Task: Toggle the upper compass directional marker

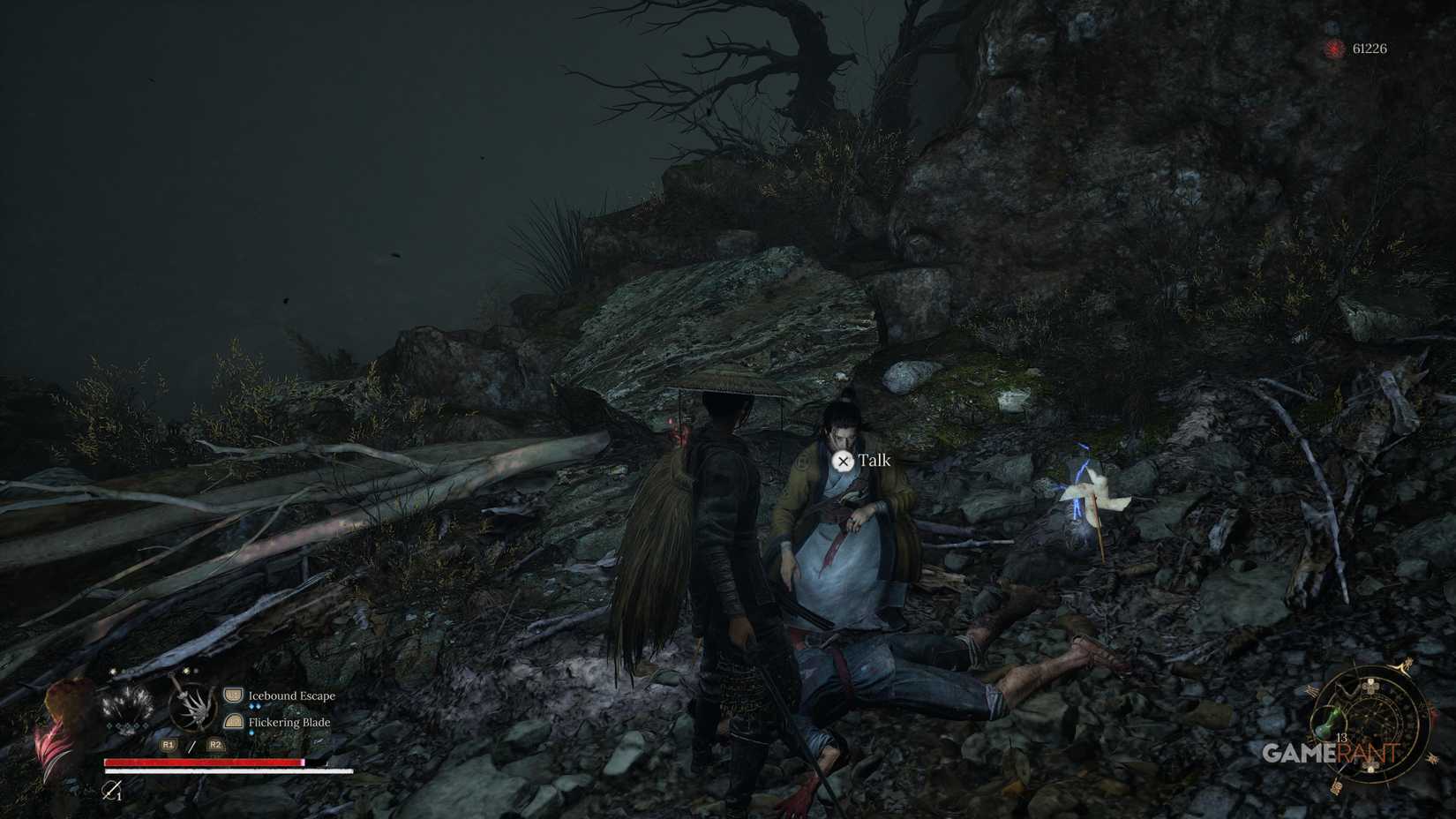Action: tap(1370, 687)
